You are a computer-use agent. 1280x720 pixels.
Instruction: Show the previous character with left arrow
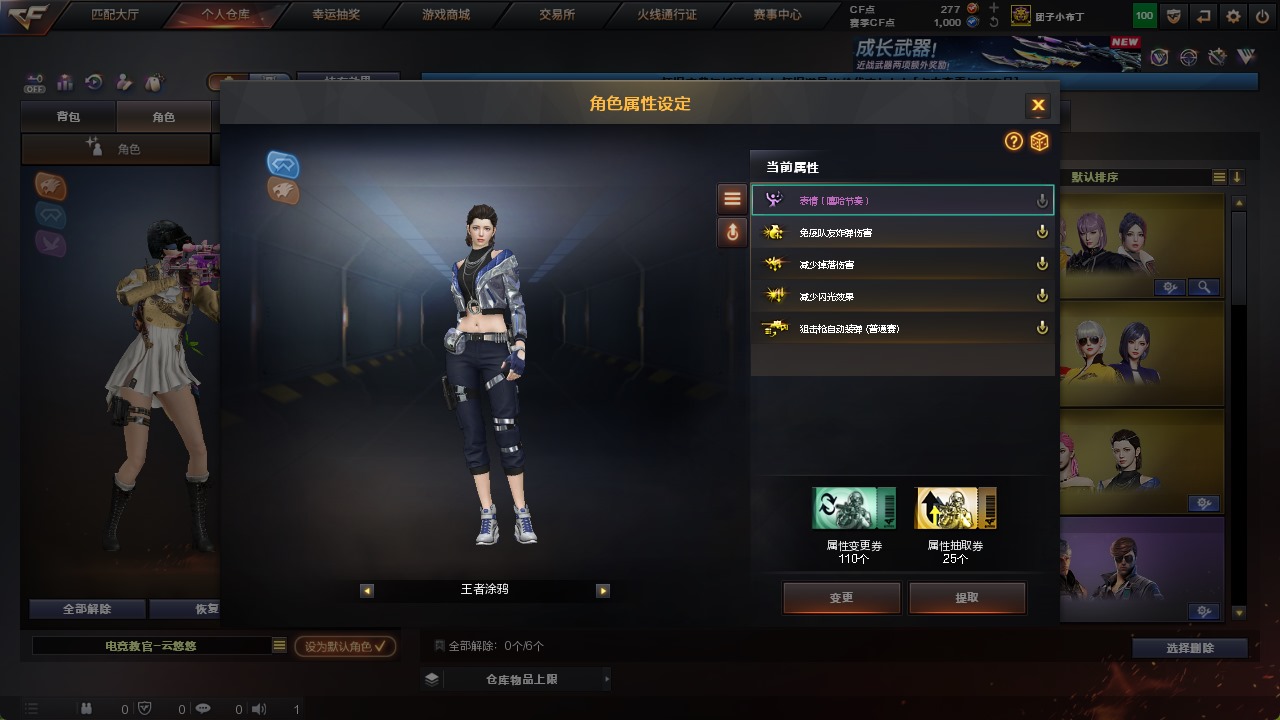(367, 591)
